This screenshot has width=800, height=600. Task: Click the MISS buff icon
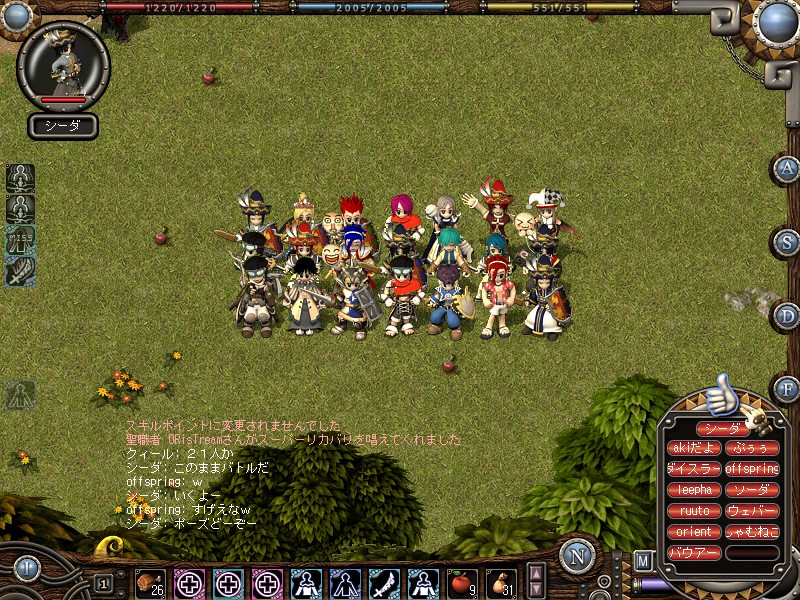(20, 241)
